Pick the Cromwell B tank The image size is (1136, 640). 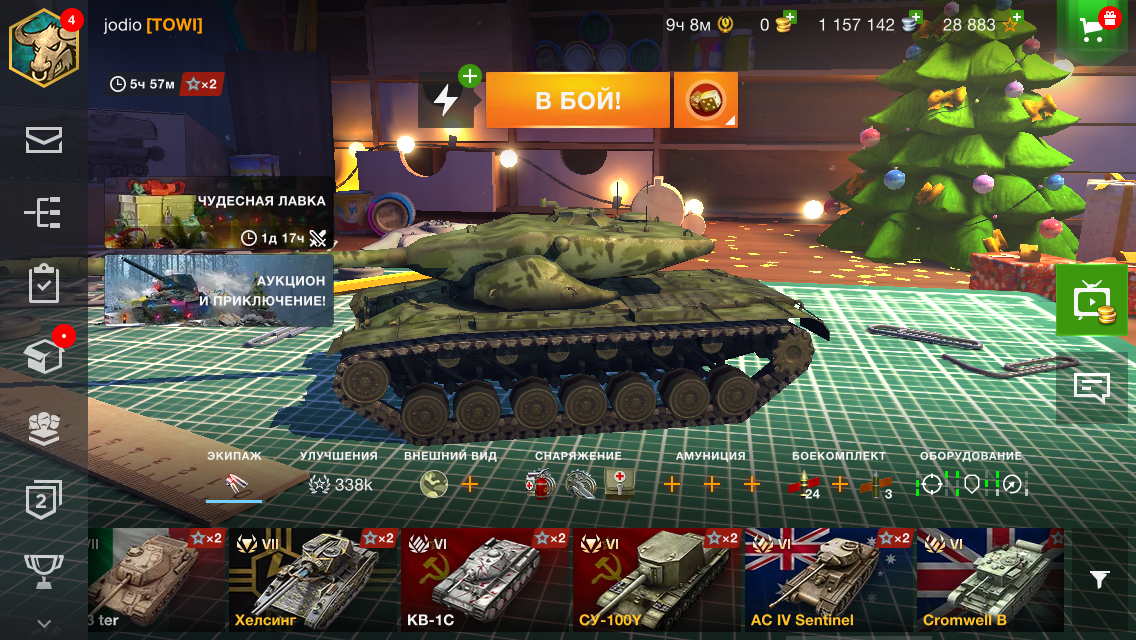pos(989,580)
